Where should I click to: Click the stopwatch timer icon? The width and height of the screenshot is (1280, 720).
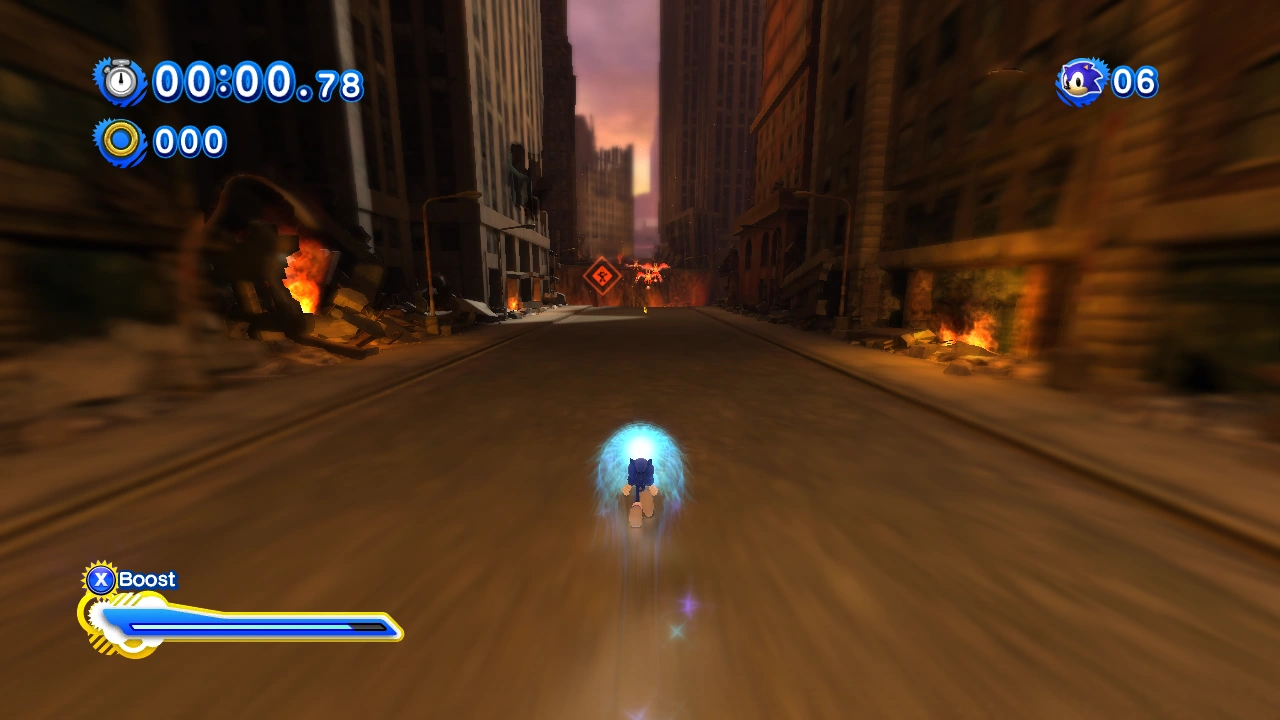pyautogui.click(x=121, y=81)
